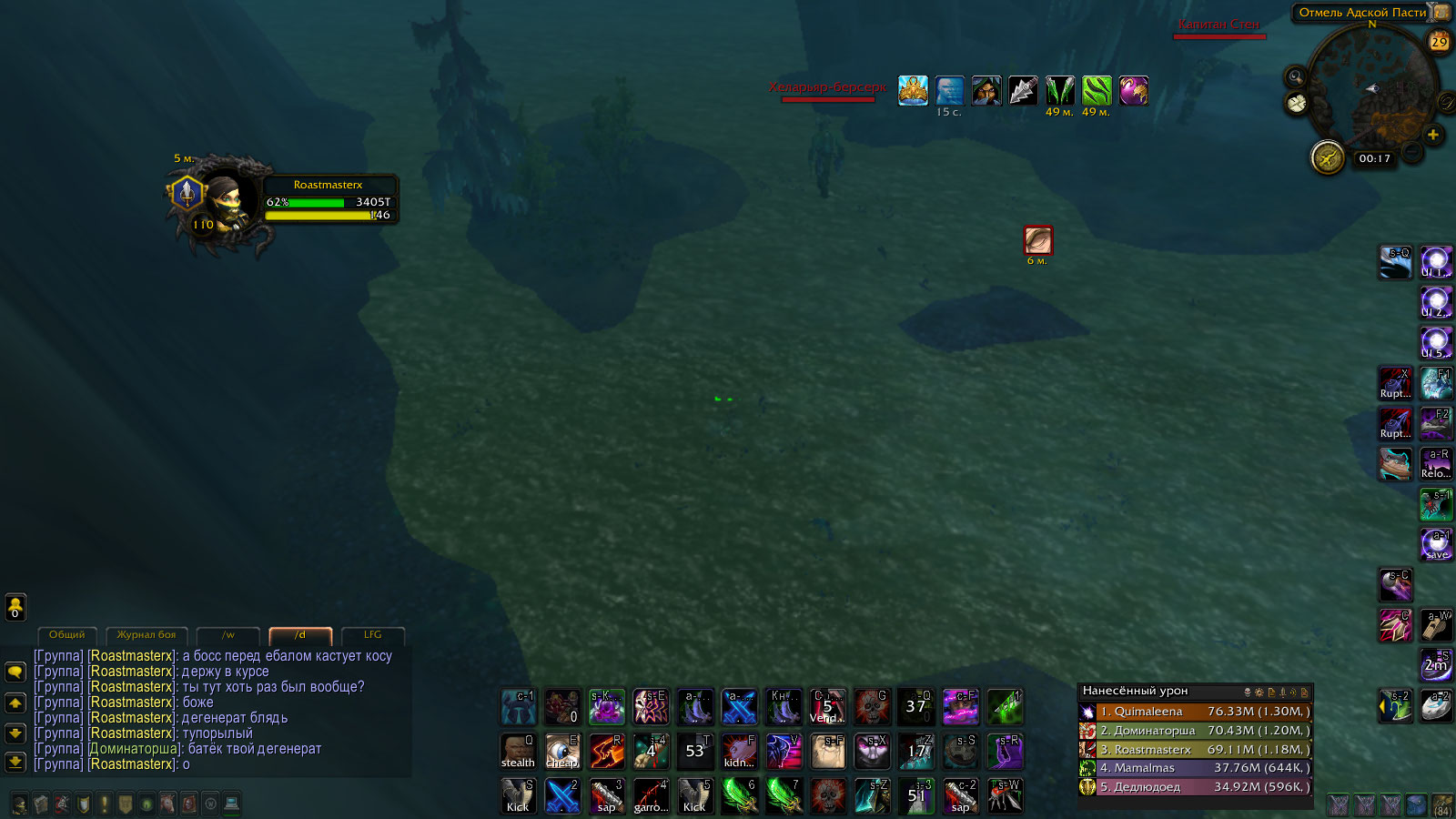1456x819 pixels.
Task: Zoom in the minimap with plus button
Action: tap(1432, 135)
